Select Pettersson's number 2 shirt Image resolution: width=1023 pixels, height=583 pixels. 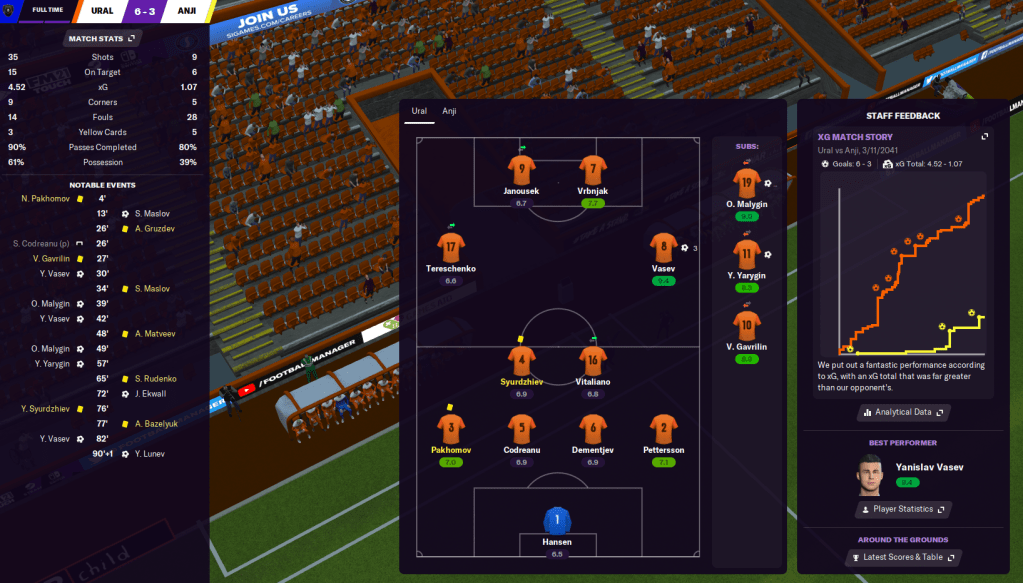[663, 429]
